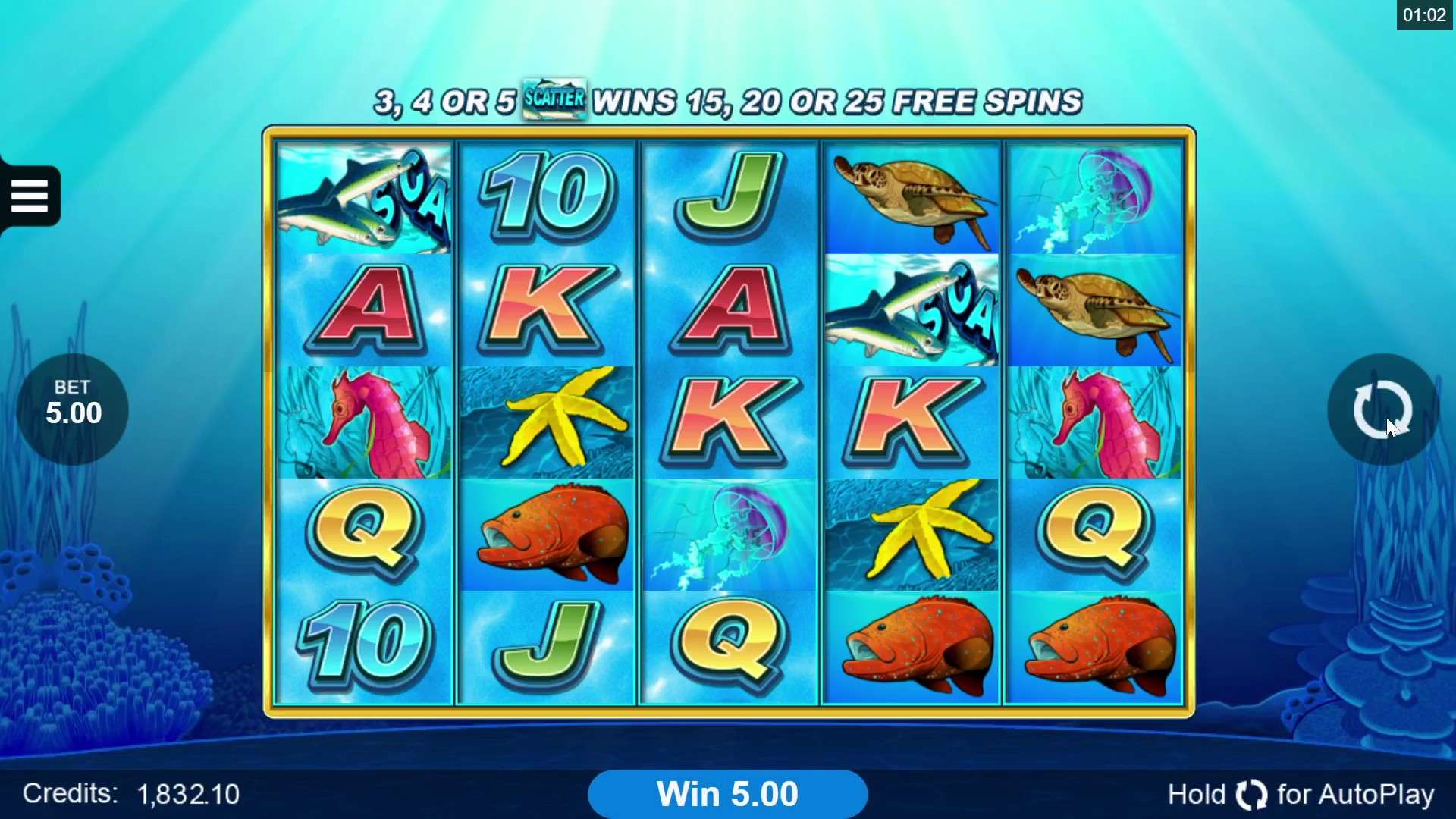Click the Credits amount in the bottom left
Screen dimensions: 1456x819
click(x=187, y=793)
